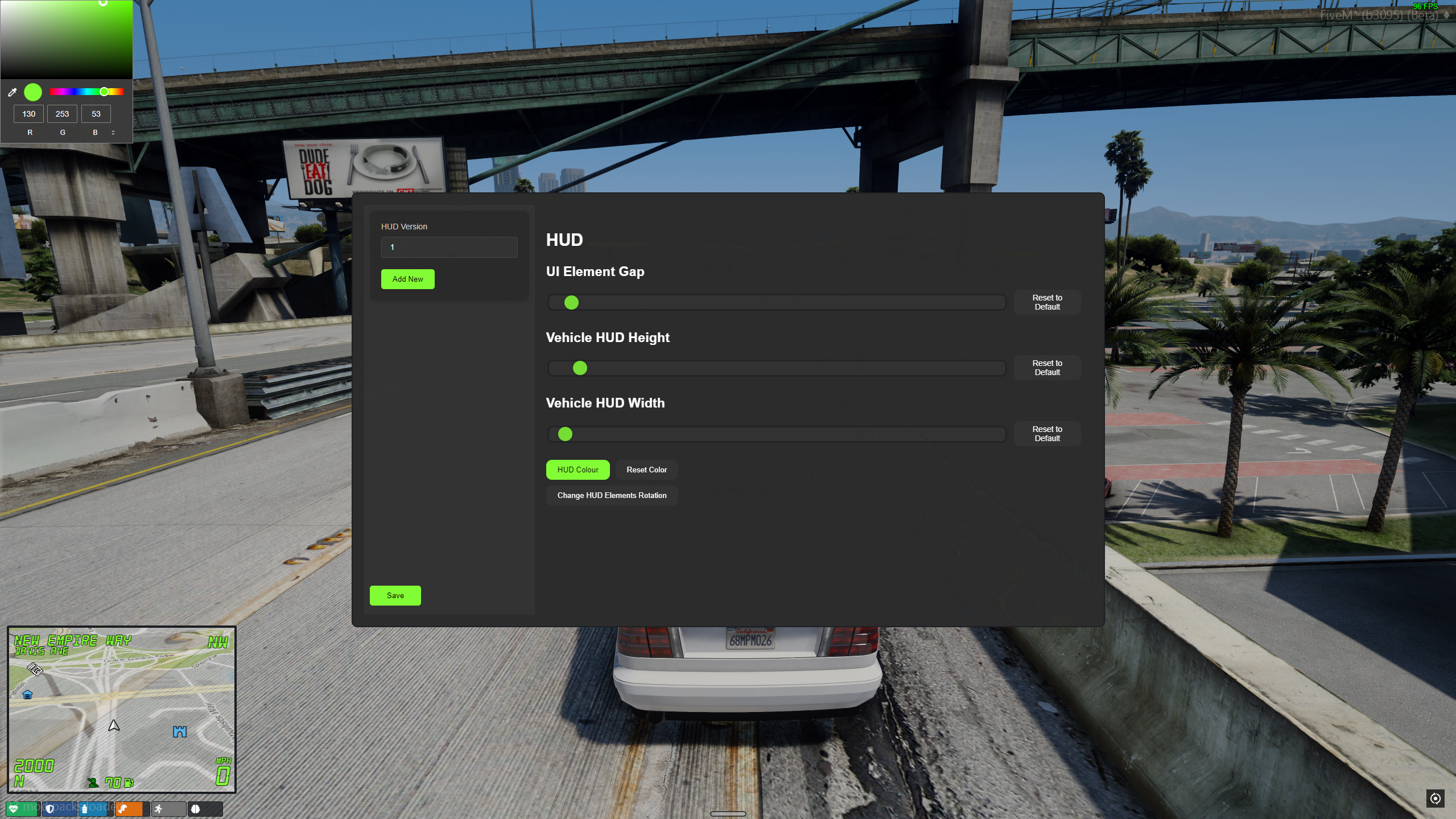
Task: Select the red value input box
Action: coord(28,114)
